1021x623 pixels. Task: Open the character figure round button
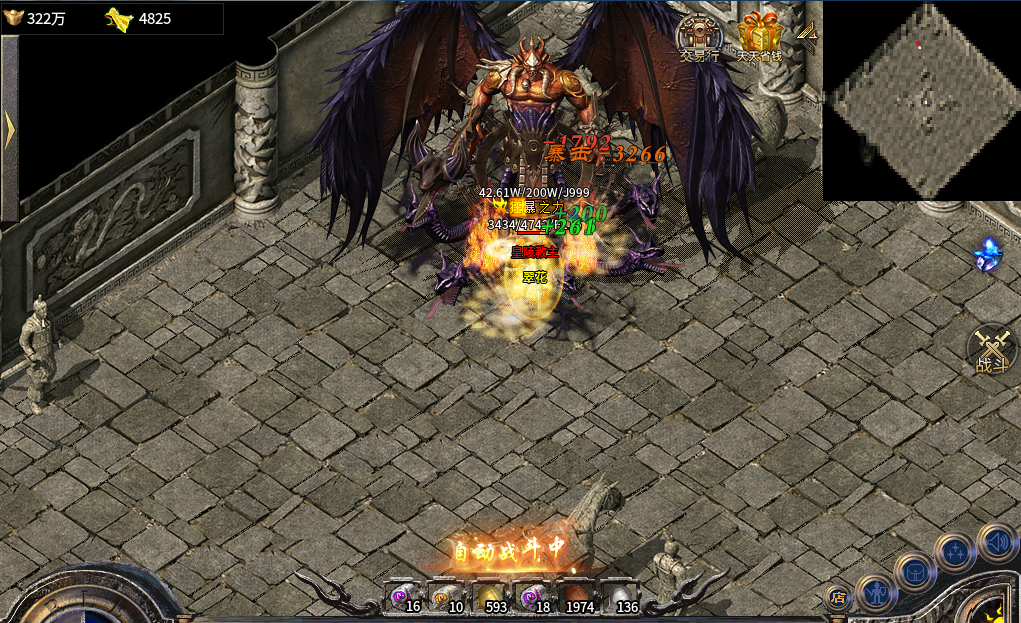pos(875,592)
